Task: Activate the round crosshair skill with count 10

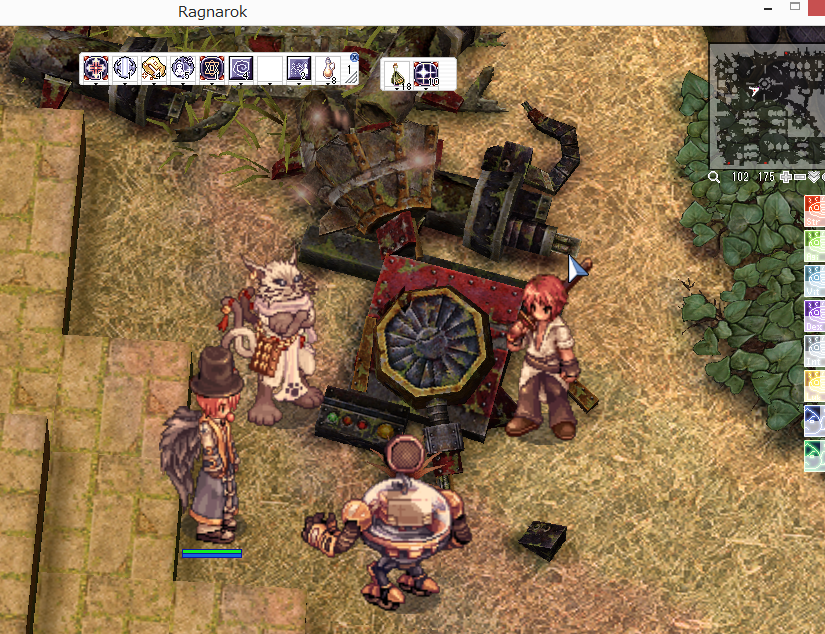Action: (x=427, y=73)
